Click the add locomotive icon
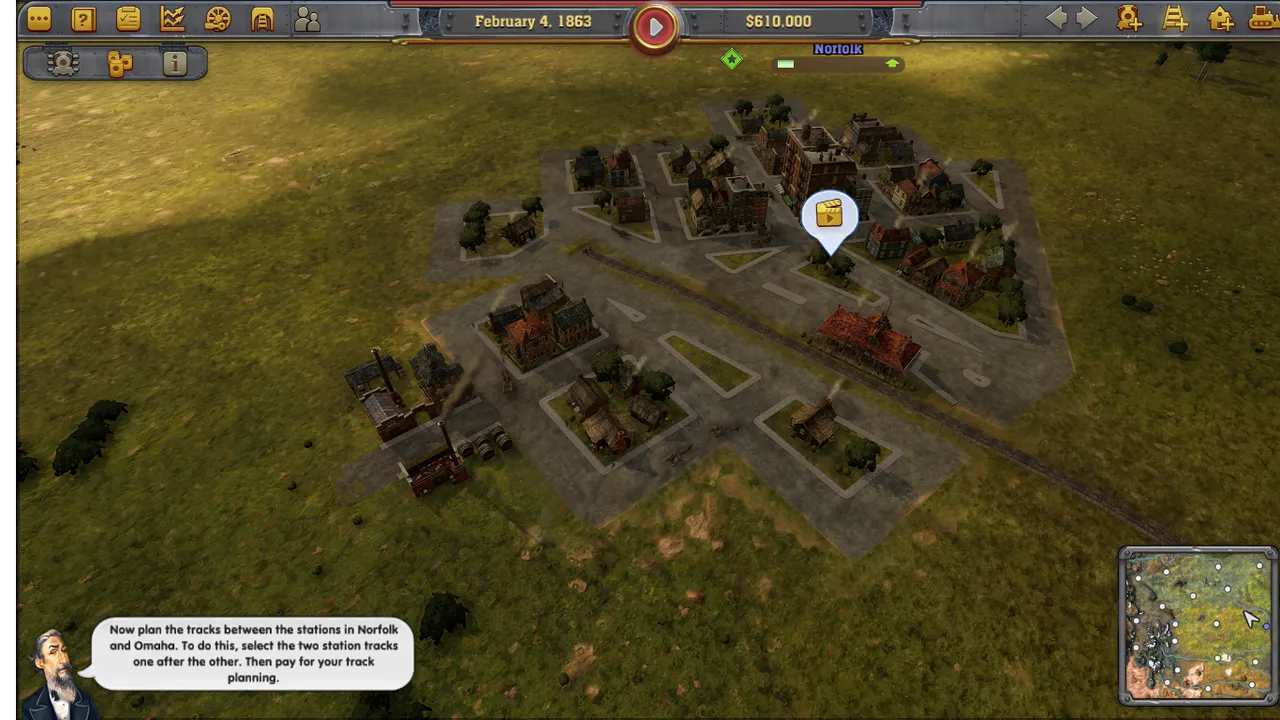 tap(1130, 19)
